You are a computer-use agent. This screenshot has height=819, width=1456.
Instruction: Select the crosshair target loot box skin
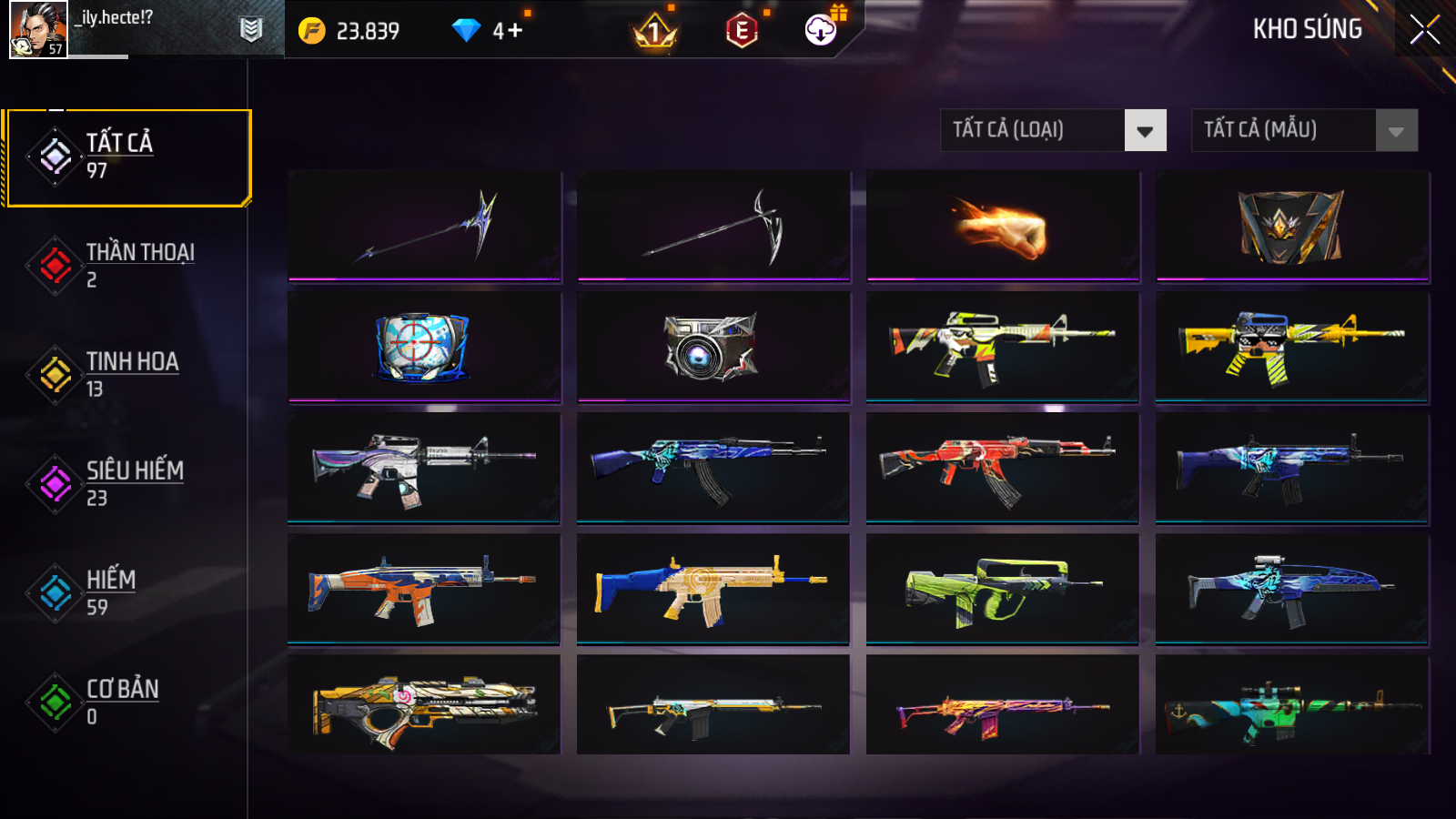click(424, 347)
